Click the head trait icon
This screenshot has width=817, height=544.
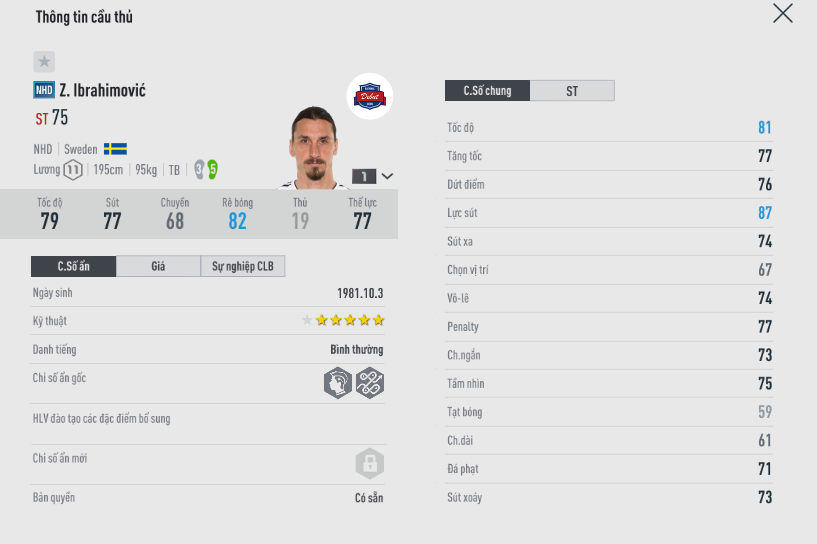tap(338, 383)
